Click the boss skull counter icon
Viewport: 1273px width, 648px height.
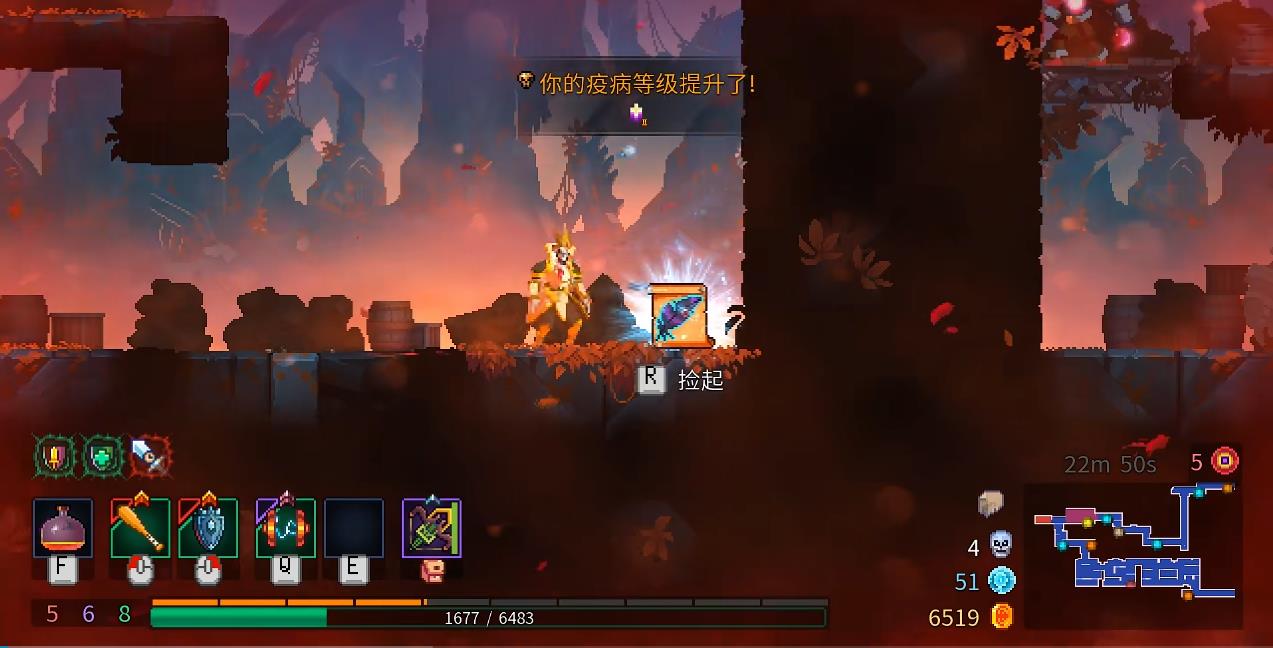click(x=1000, y=545)
